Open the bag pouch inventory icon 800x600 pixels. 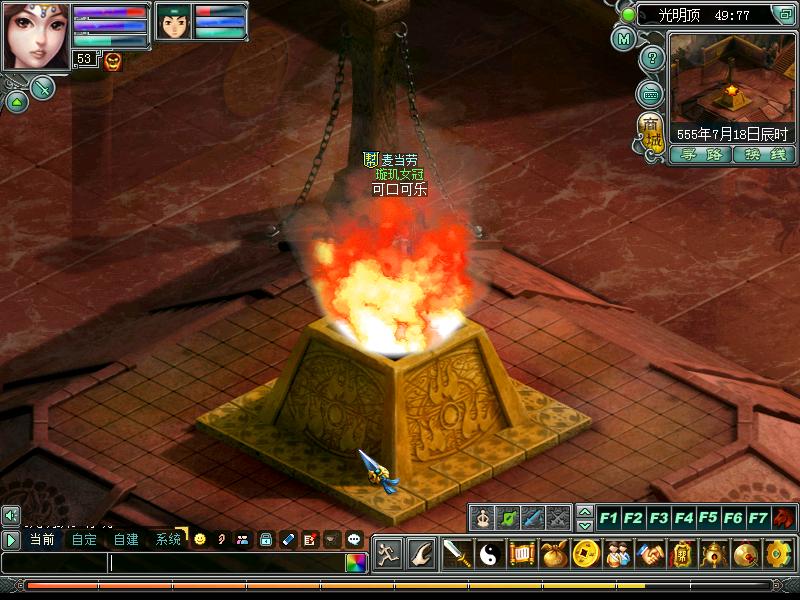[x=555, y=553]
